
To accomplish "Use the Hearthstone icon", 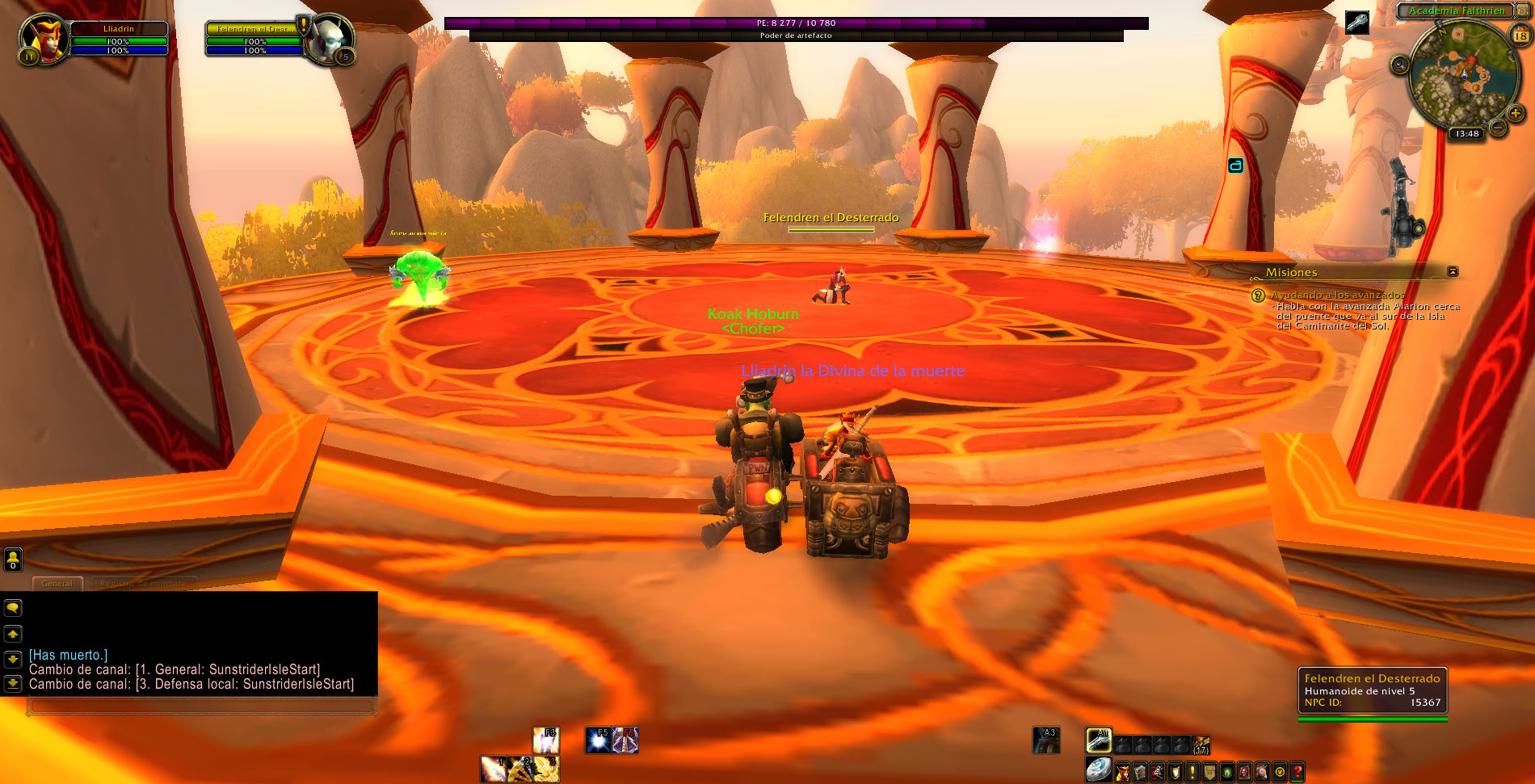I will tap(1098, 769).
